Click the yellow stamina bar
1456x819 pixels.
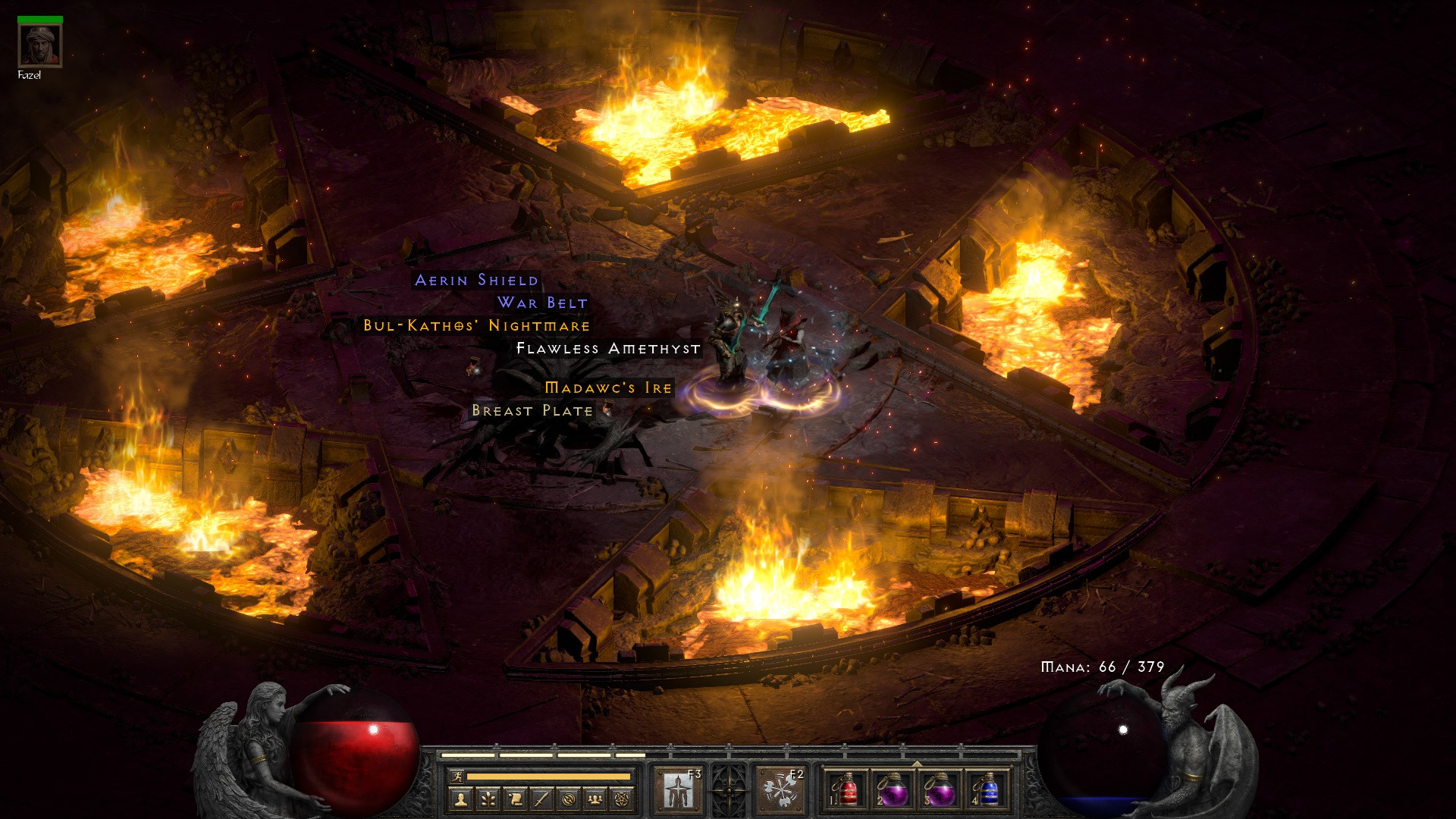click(548, 776)
